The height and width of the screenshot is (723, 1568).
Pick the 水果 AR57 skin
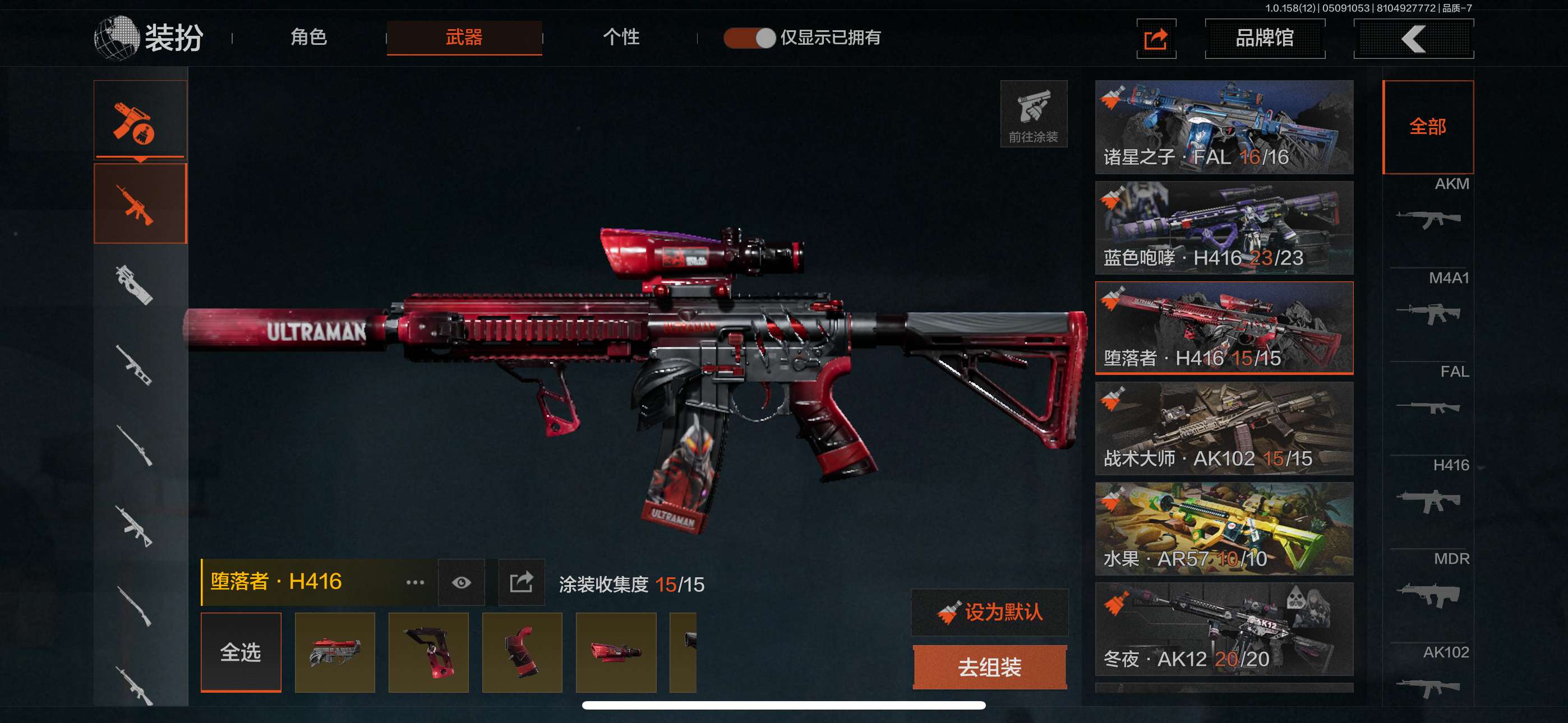tap(1224, 529)
